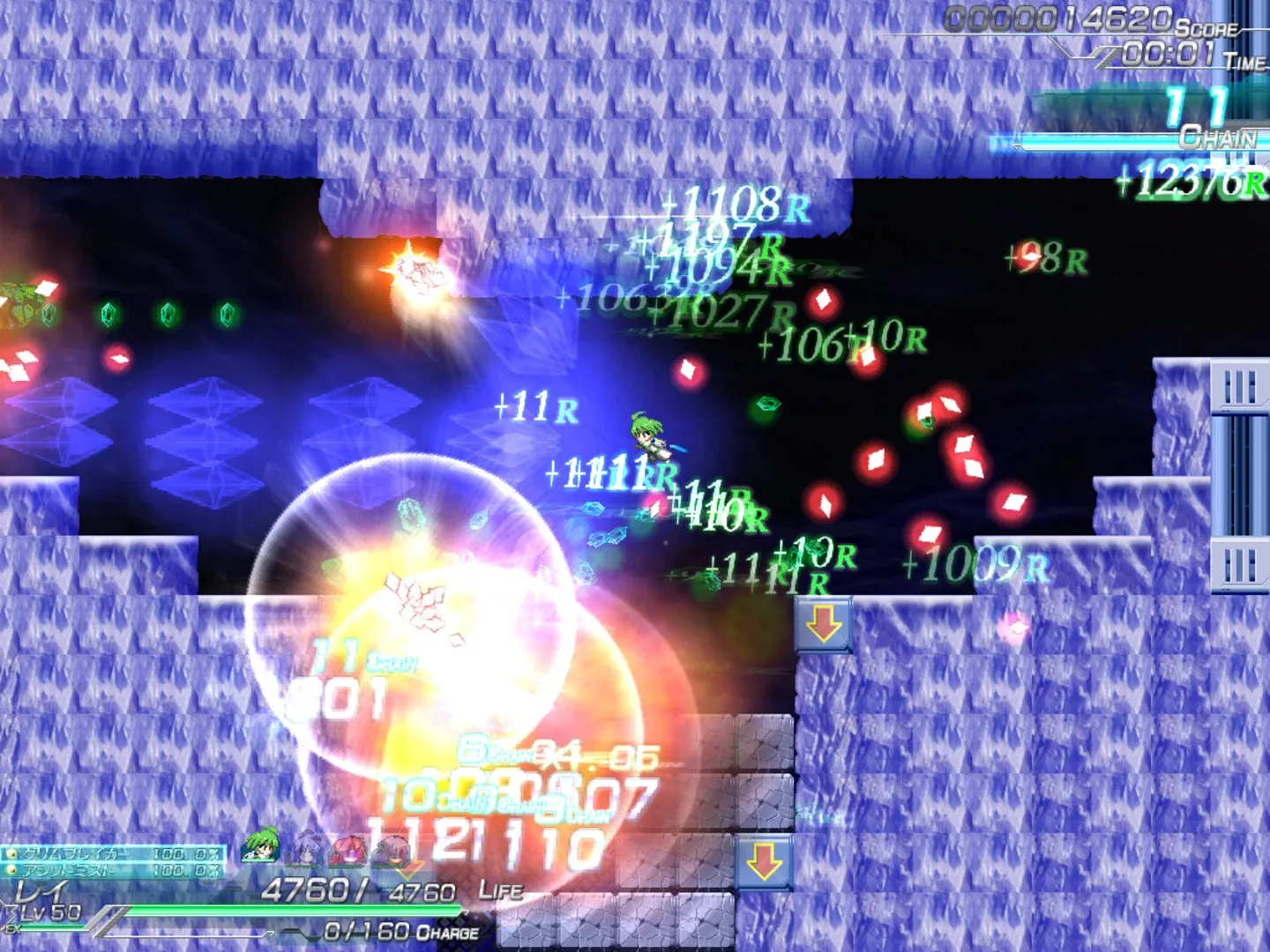Toggle the yellow indicator beside クリムブレイカー

coord(11,854)
